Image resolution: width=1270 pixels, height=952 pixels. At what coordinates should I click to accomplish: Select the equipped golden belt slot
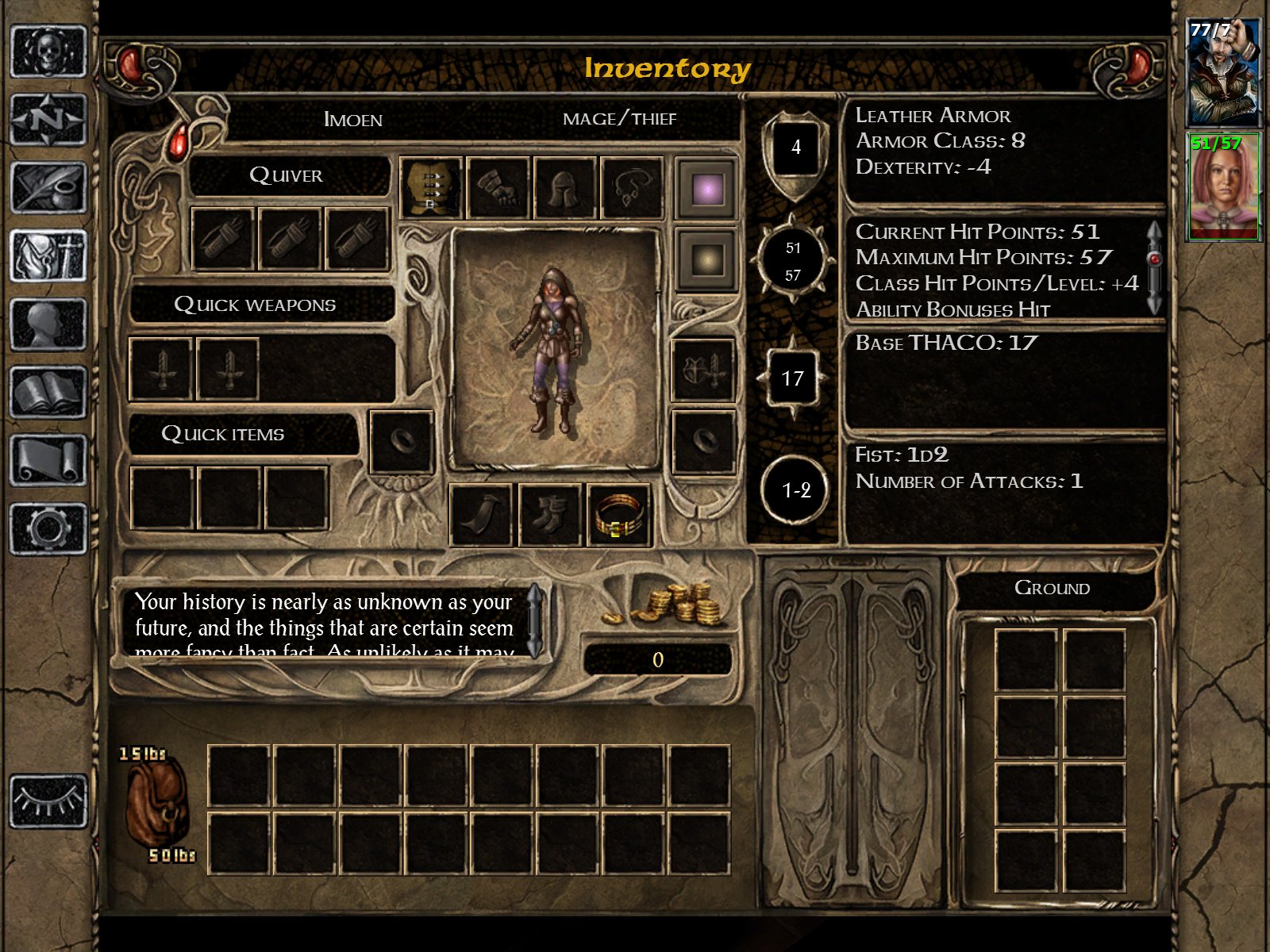pos(618,515)
